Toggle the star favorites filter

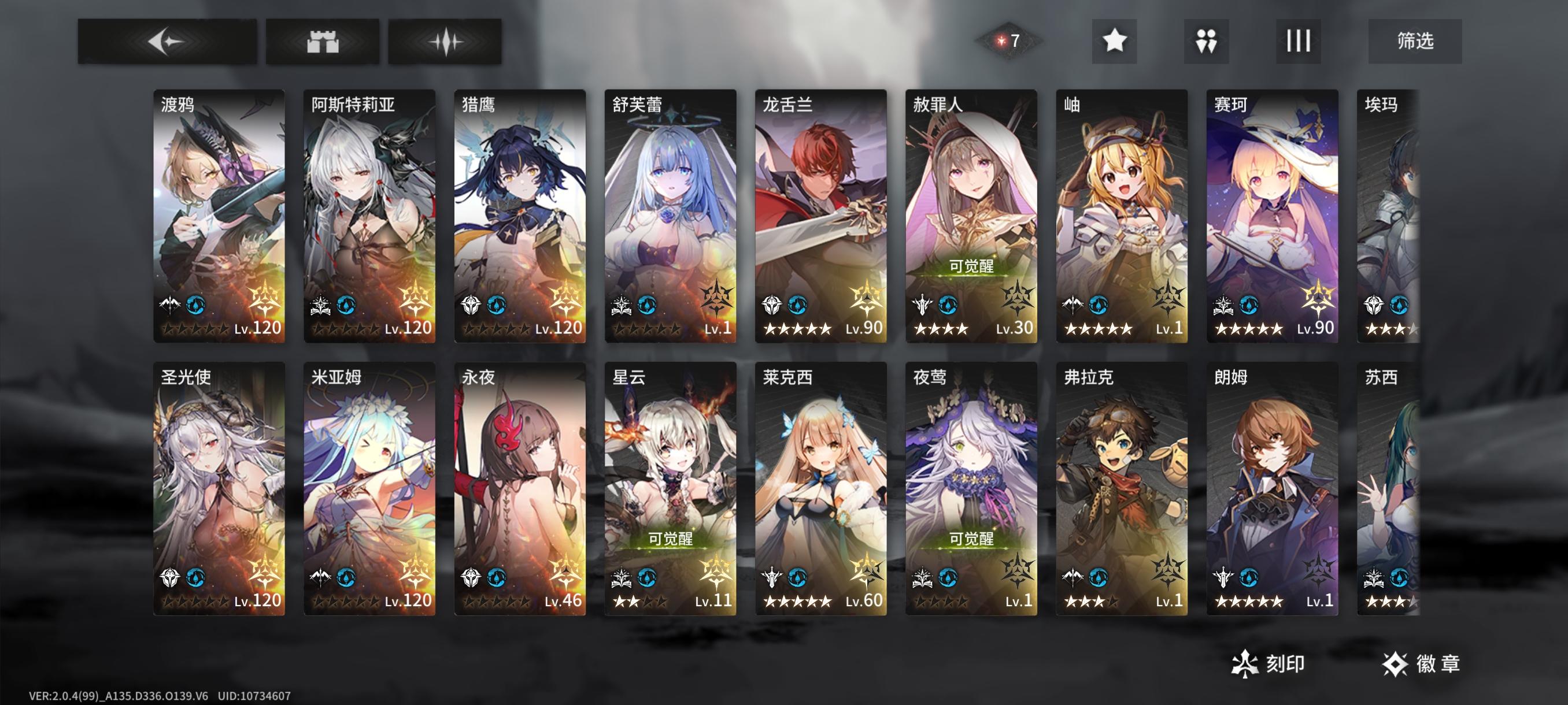coord(1114,42)
